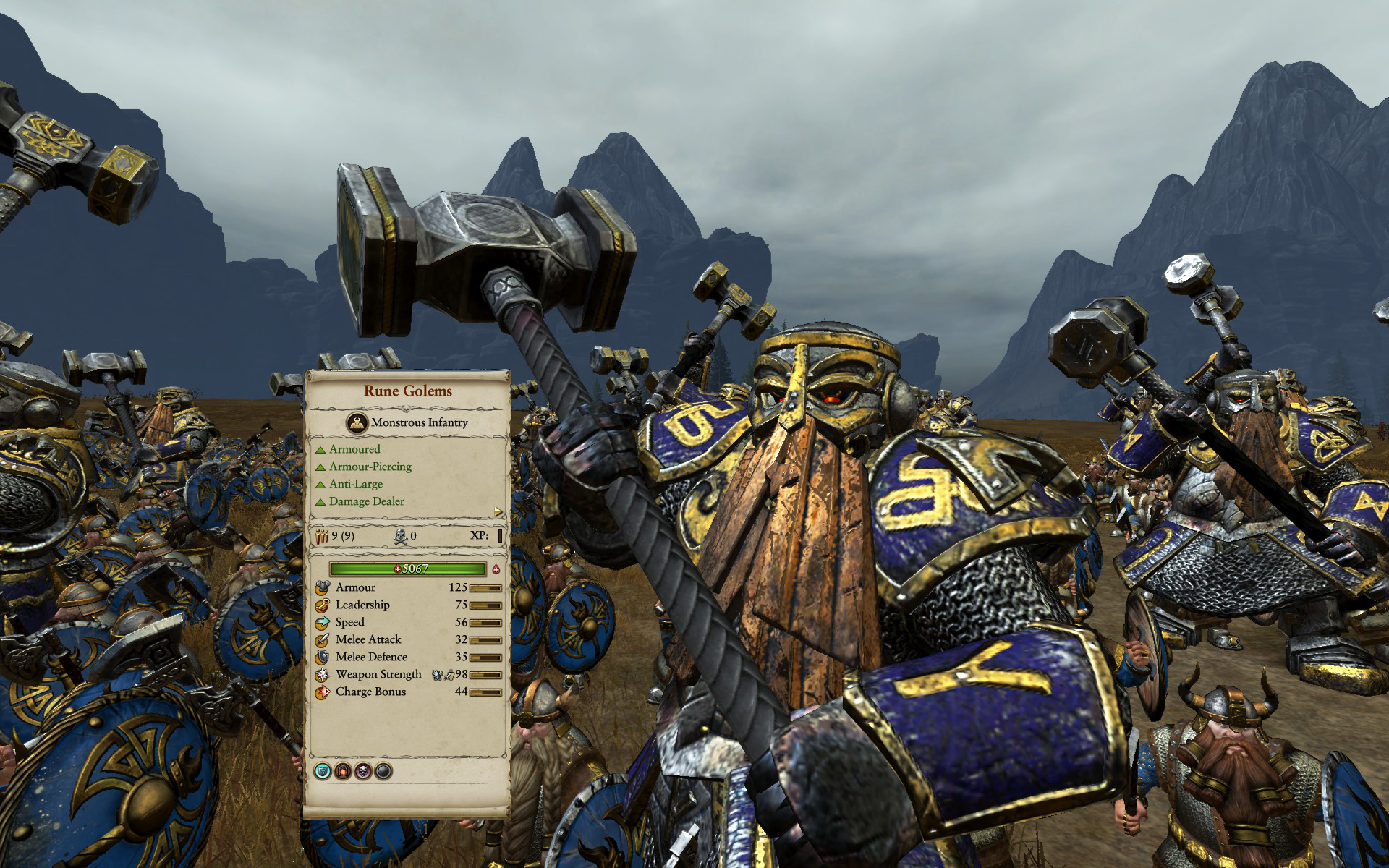1389x868 pixels.
Task: Select the dark grey orb attribute icon
Action: (383, 771)
